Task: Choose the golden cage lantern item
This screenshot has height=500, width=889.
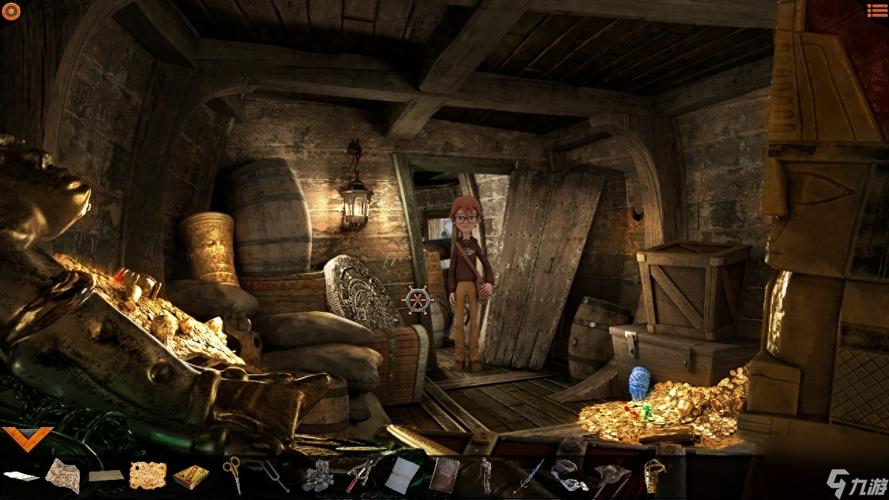Action: click(655, 472)
